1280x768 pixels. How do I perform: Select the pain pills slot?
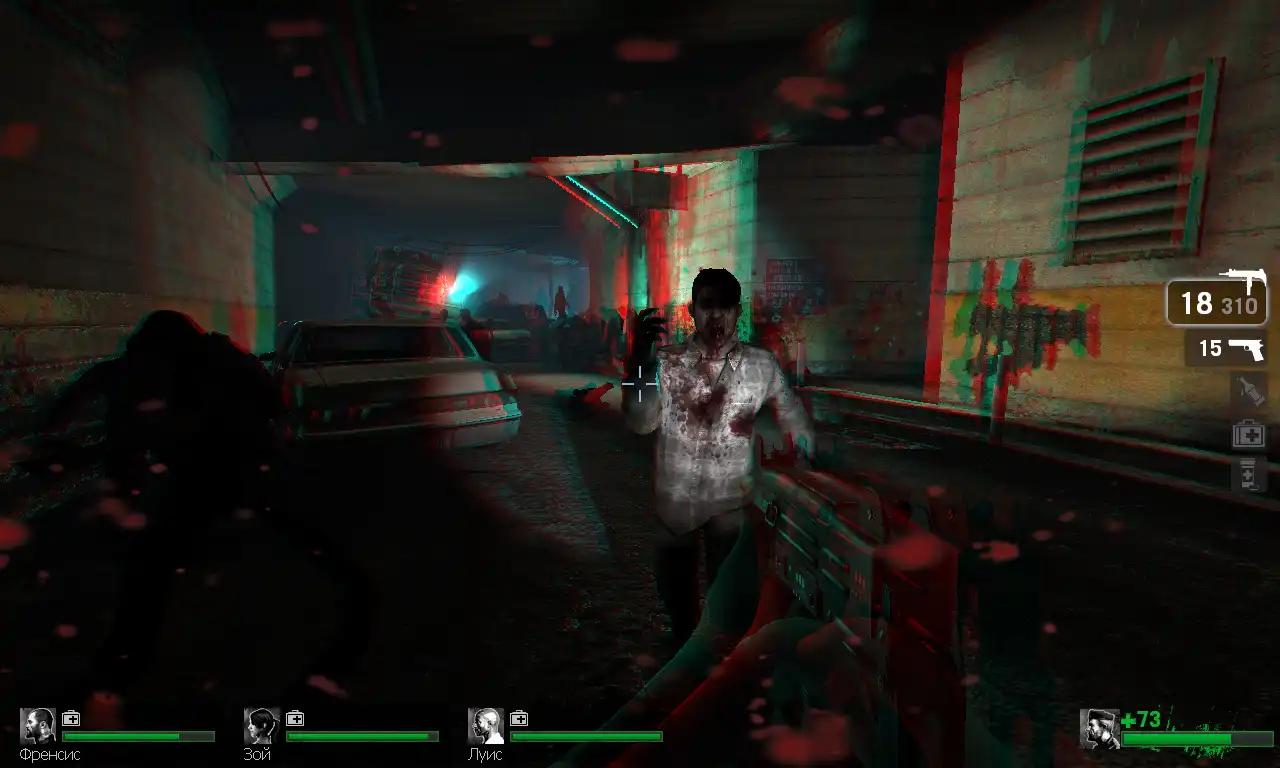(1249, 475)
